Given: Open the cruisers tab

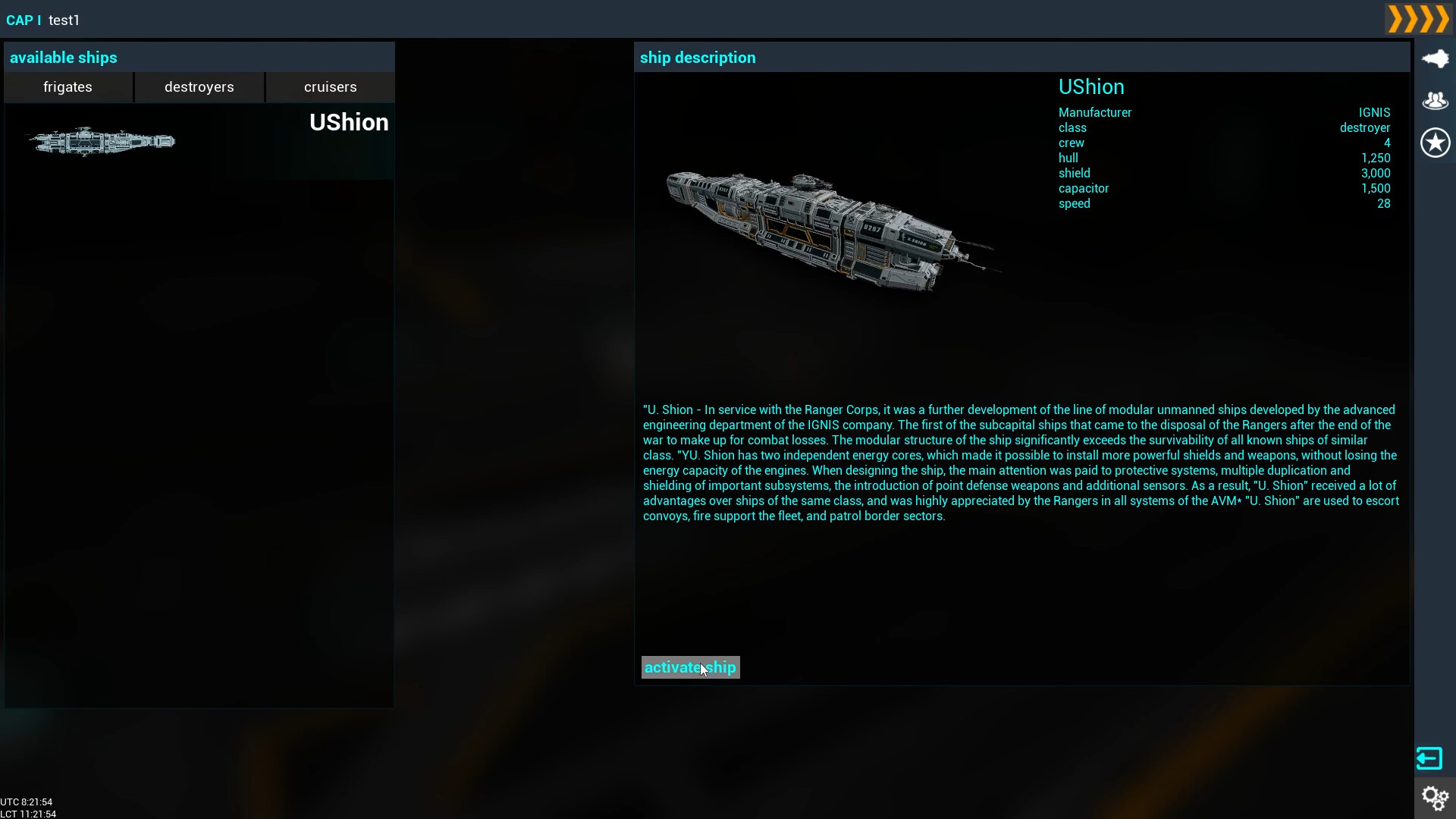Looking at the screenshot, I should pyautogui.click(x=329, y=87).
